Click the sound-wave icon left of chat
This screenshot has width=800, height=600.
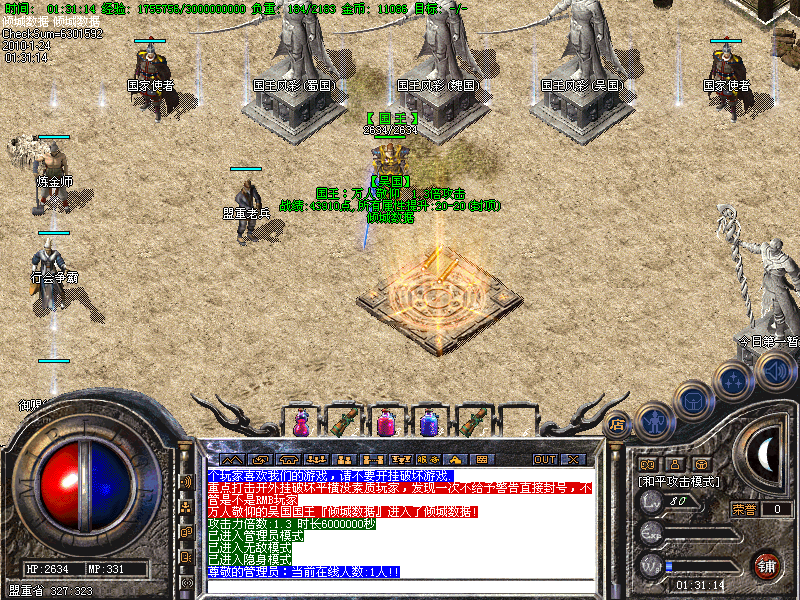(x=186, y=481)
